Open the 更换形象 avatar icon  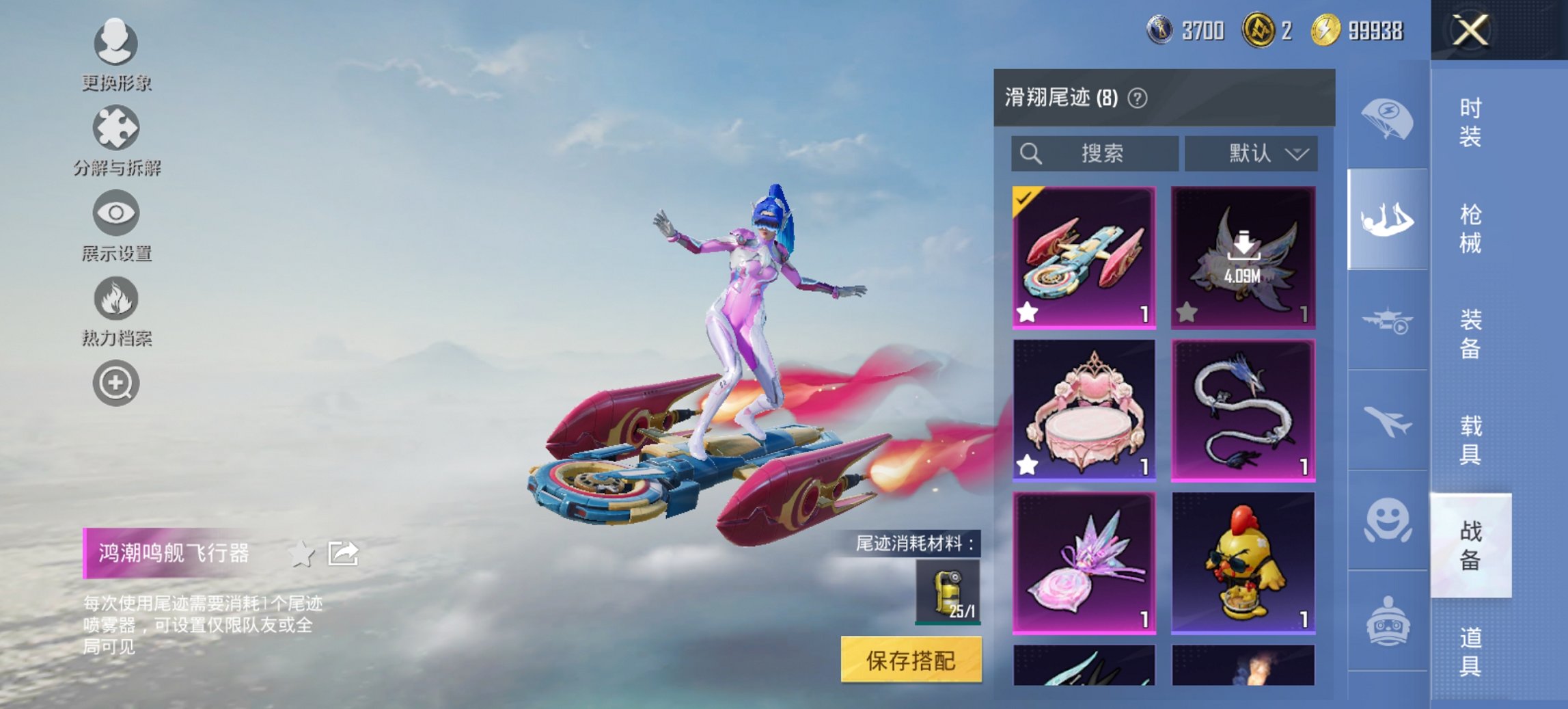pyautogui.click(x=116, y=42)
